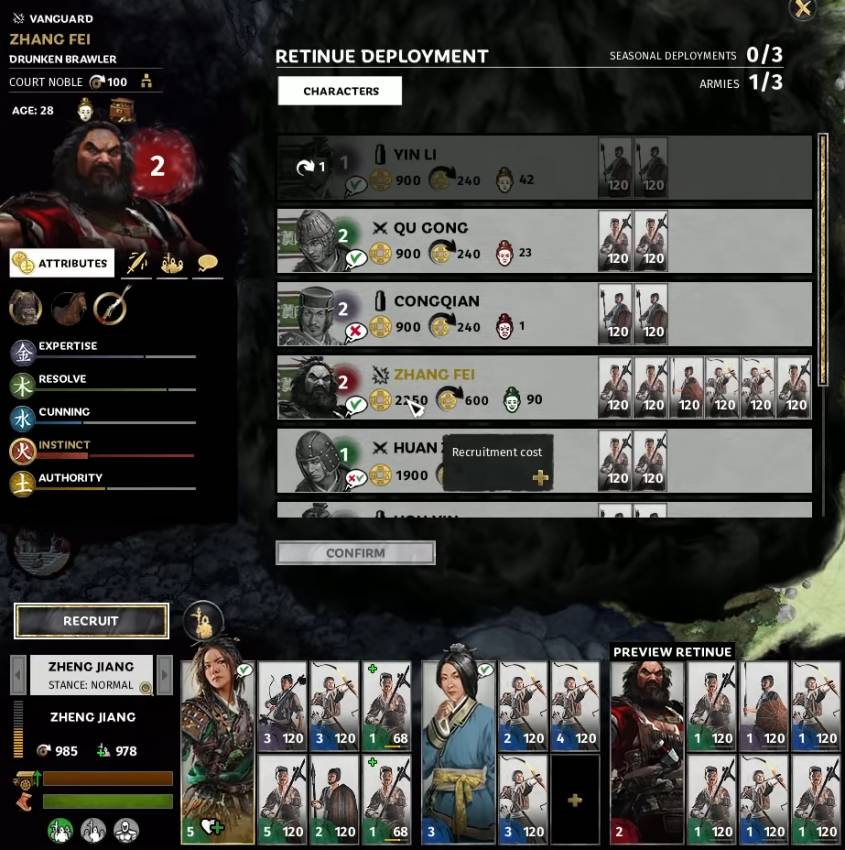Add a unit to the empty plus slot
The image size is (845, 850).
pos(575,800)
